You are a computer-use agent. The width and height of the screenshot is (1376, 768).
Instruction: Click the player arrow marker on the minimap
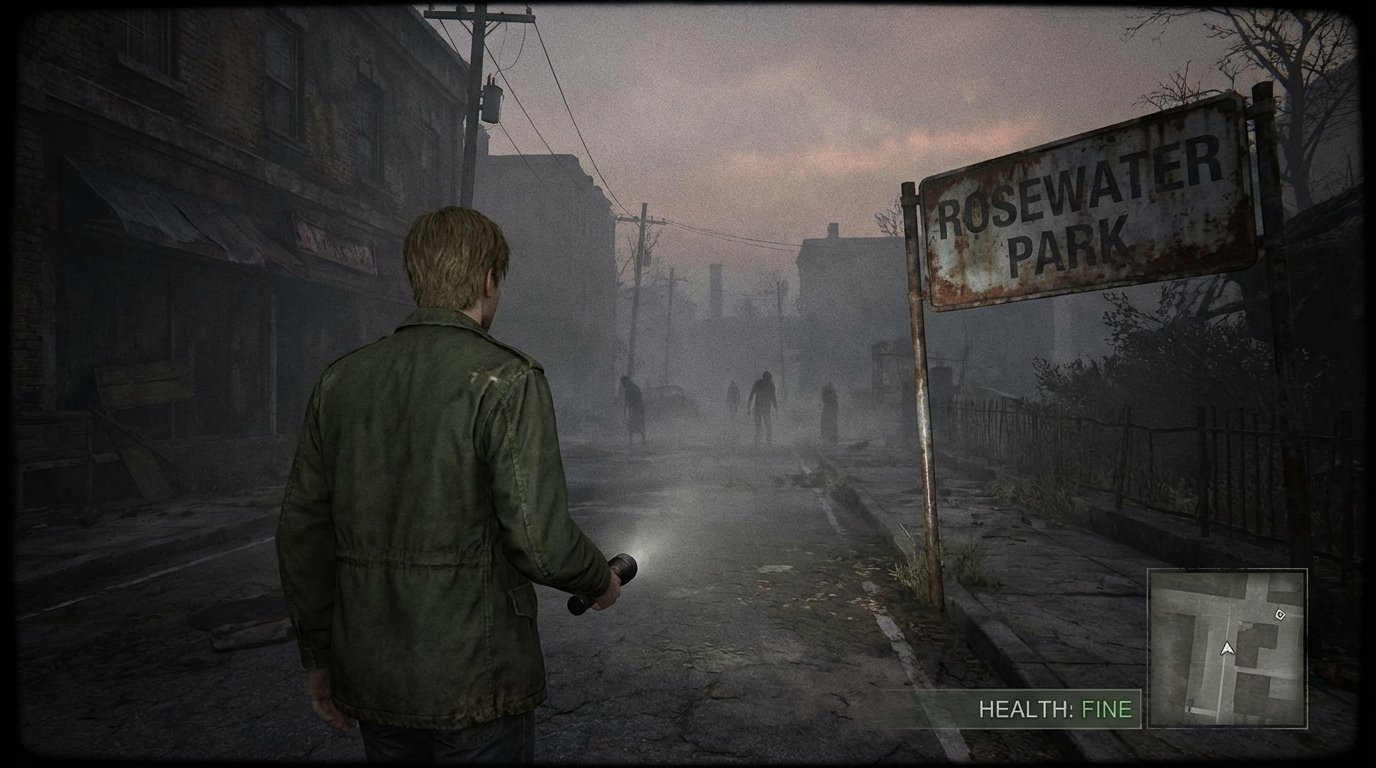point(1227,650)
